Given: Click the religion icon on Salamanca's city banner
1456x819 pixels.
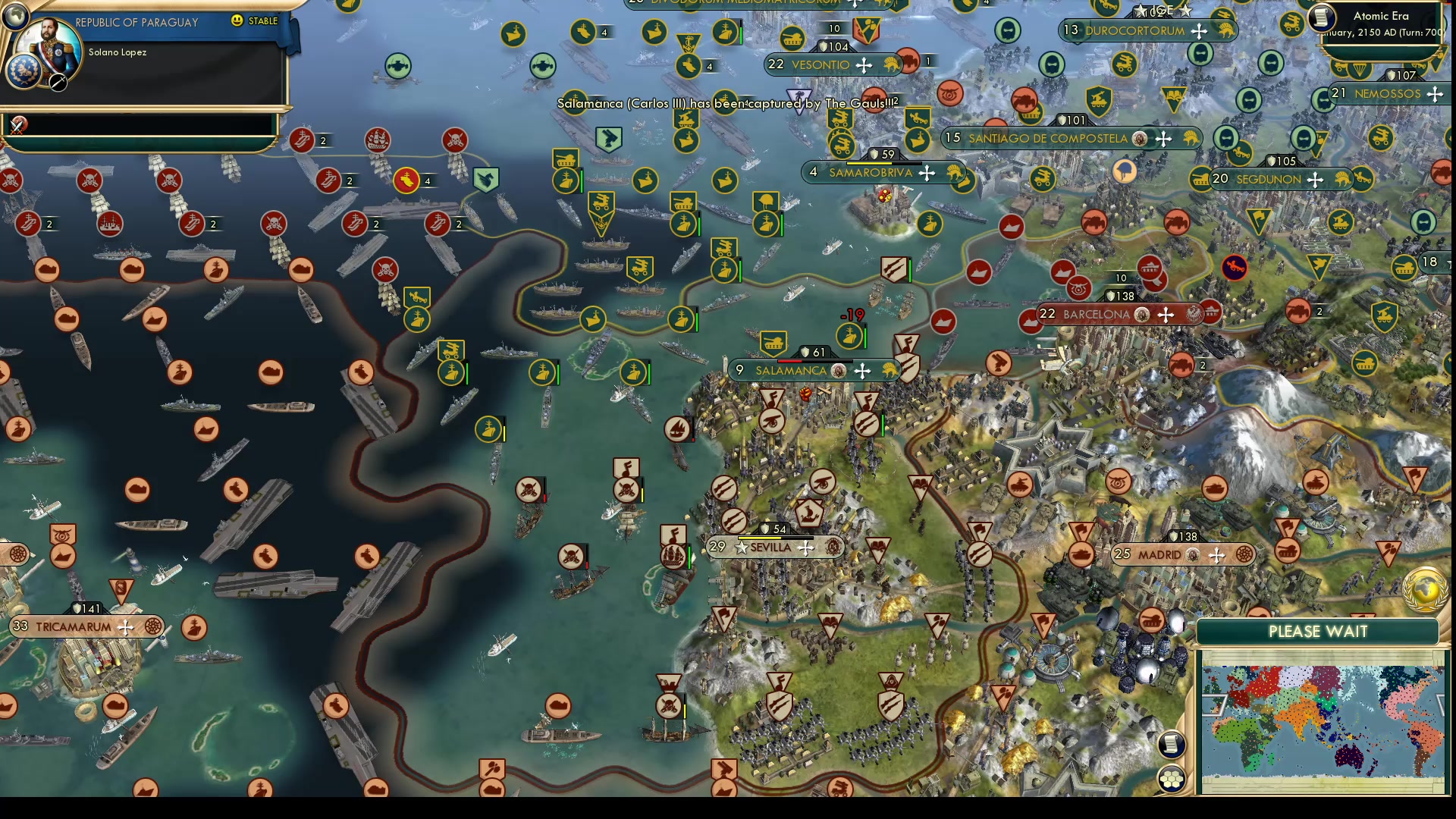Looking at the screenshot, I should (x=838, y=371).
